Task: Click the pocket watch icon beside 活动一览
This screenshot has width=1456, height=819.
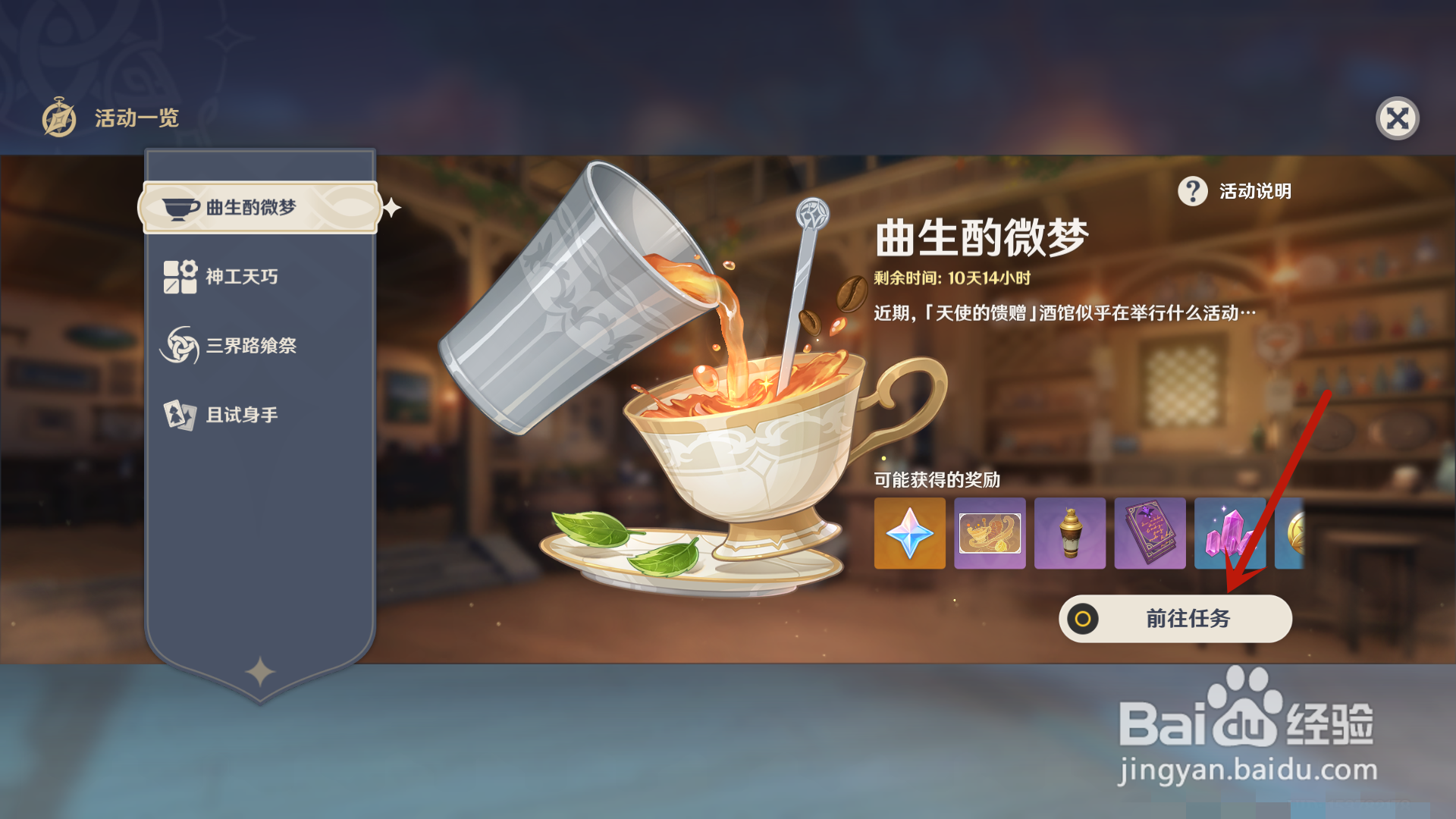Action: [59, 118]
